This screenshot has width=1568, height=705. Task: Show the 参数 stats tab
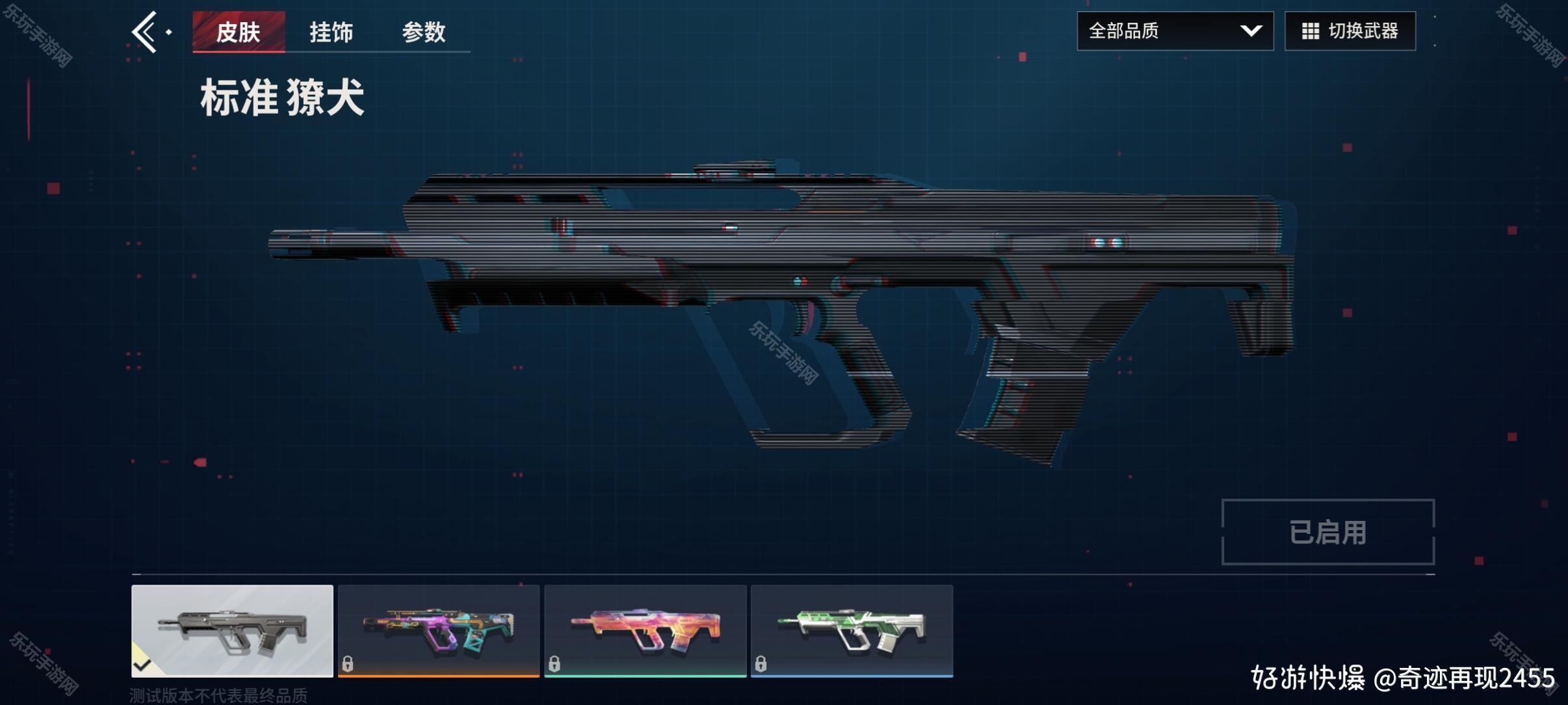(423, 32)
